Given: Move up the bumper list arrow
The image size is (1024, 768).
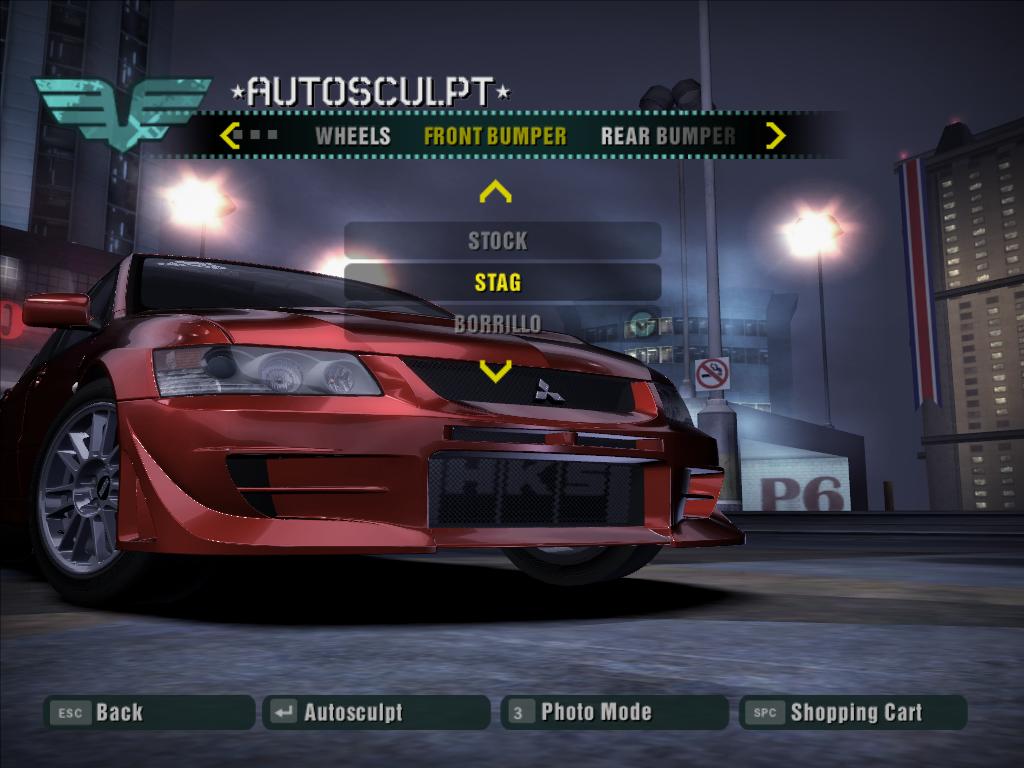Looking at the screenshot, I should 495,191.
